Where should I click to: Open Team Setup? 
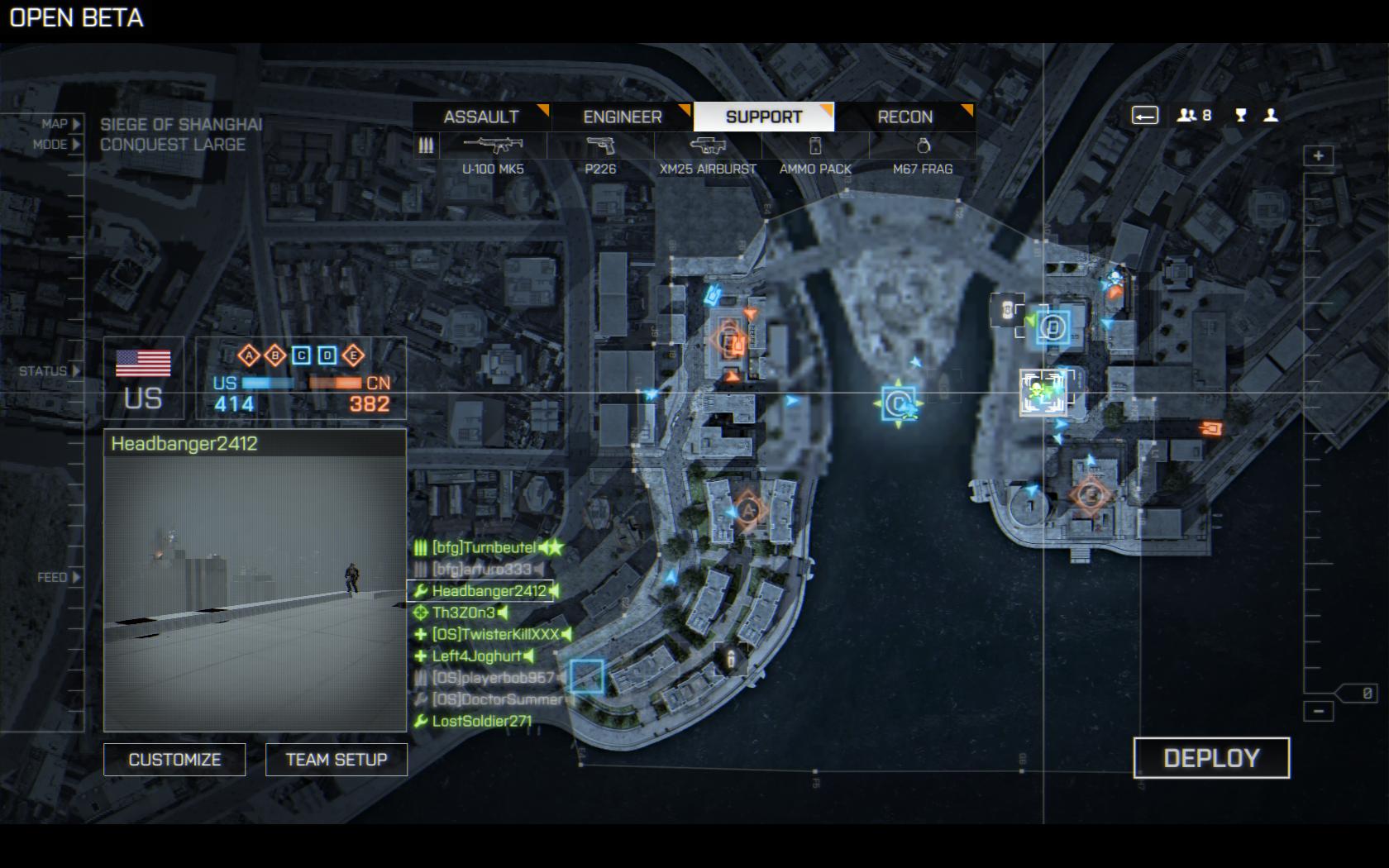337,760
